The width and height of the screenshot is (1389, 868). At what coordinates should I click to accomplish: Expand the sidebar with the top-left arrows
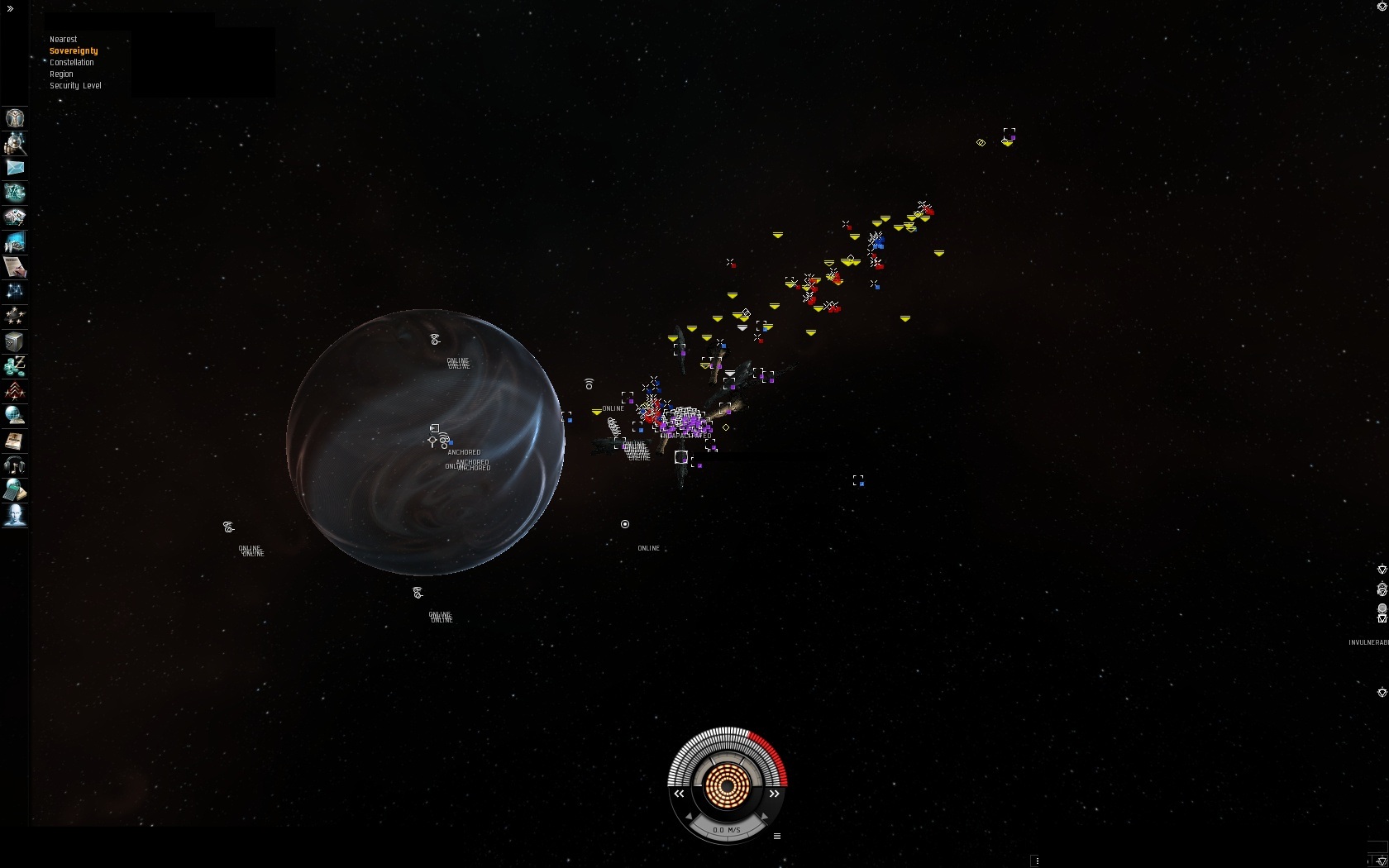pos(10,8)
